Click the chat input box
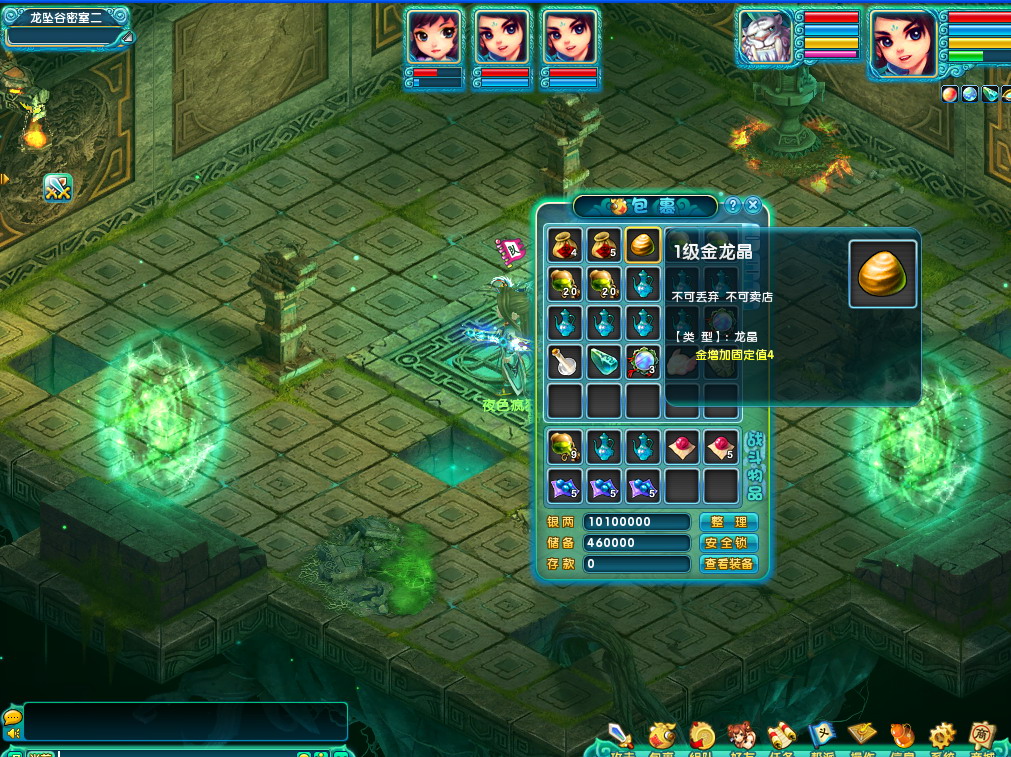The image size is (1011, 757). (x=185, y=721)
